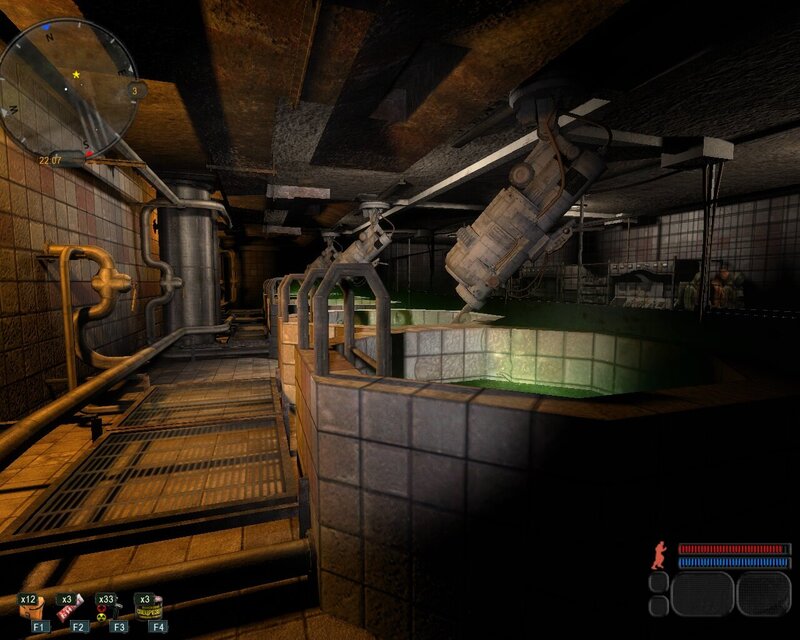The width and height of the screenshot is (800, 640).
Task: Click the orange running stance icon
Action: pyautogui.click(x=659, y=555)
